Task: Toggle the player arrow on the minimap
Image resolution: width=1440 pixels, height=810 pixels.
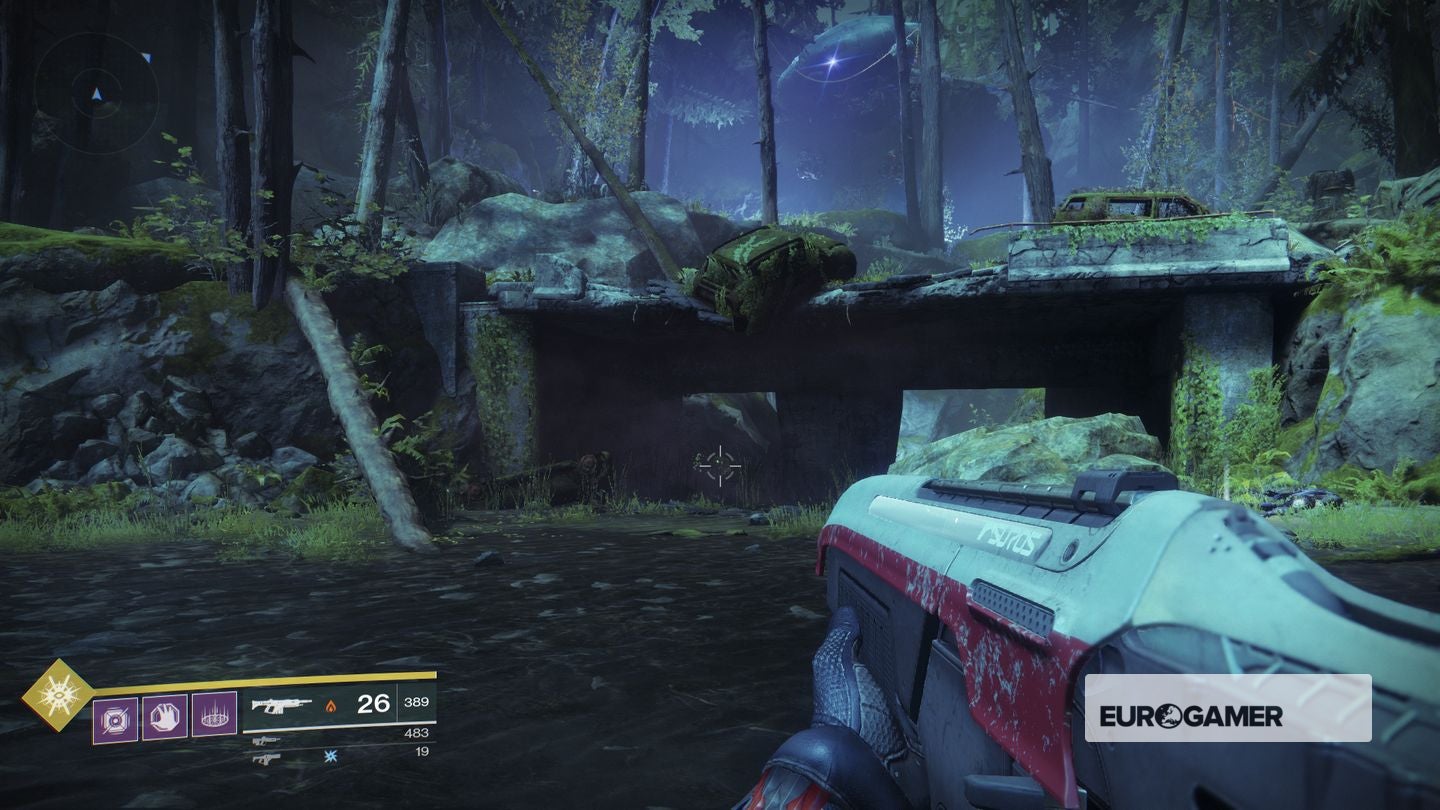Action: [97, 94]
